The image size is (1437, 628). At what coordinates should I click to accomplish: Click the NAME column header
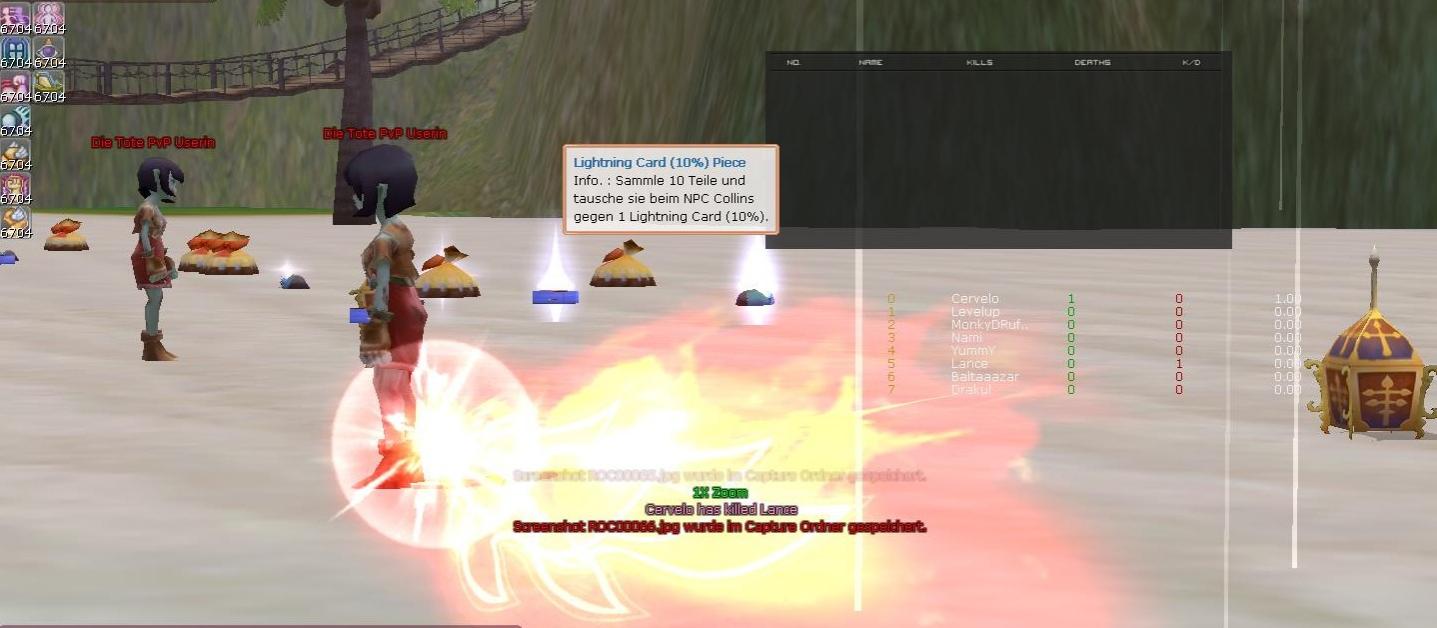pyautogui.click(x=870, y=63)
